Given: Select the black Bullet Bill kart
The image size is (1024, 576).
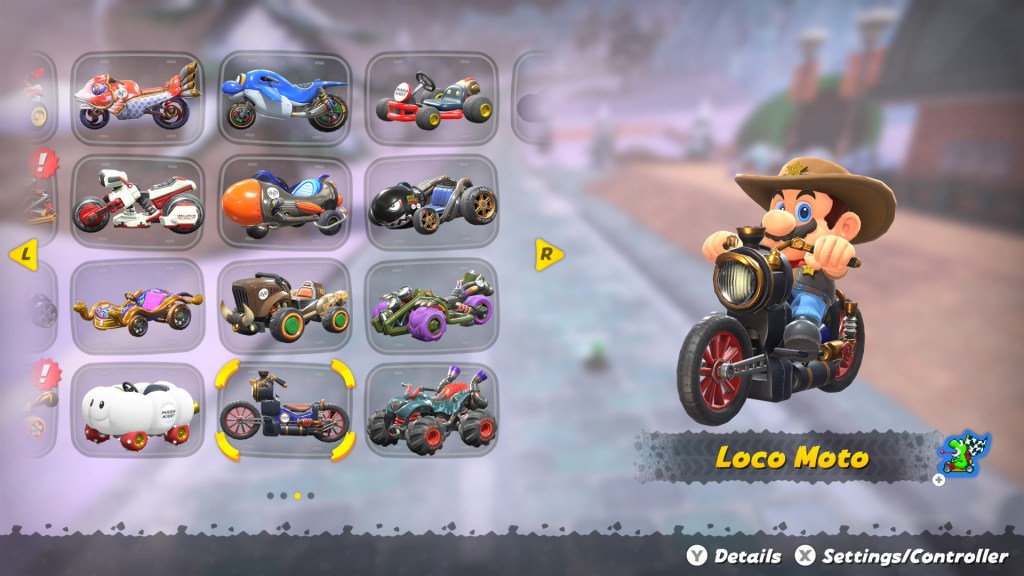Looking at the screenshot, I should (x=431, y=201).
